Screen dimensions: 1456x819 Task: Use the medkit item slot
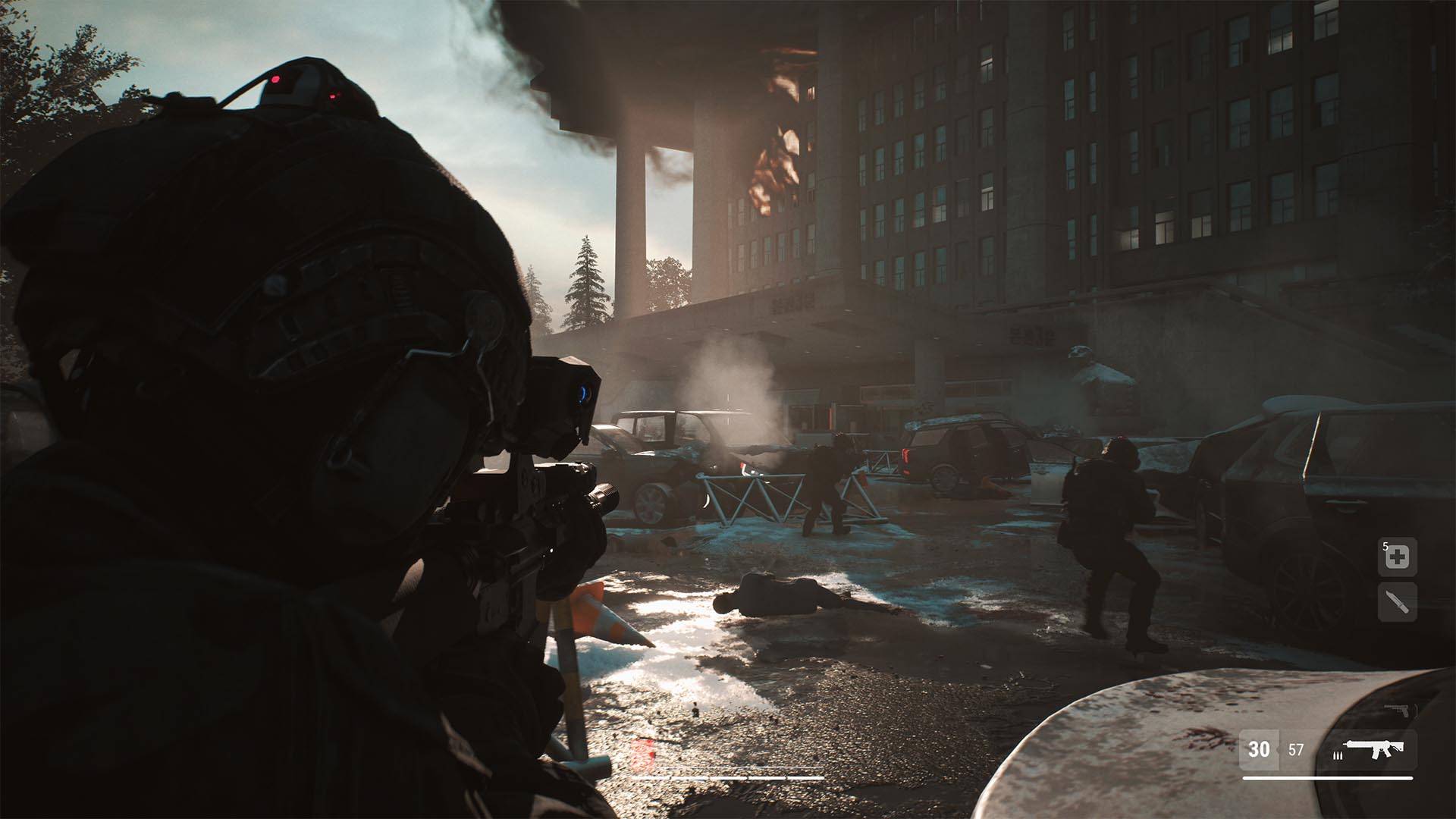pyautogui.click(x=1397, y=557)
